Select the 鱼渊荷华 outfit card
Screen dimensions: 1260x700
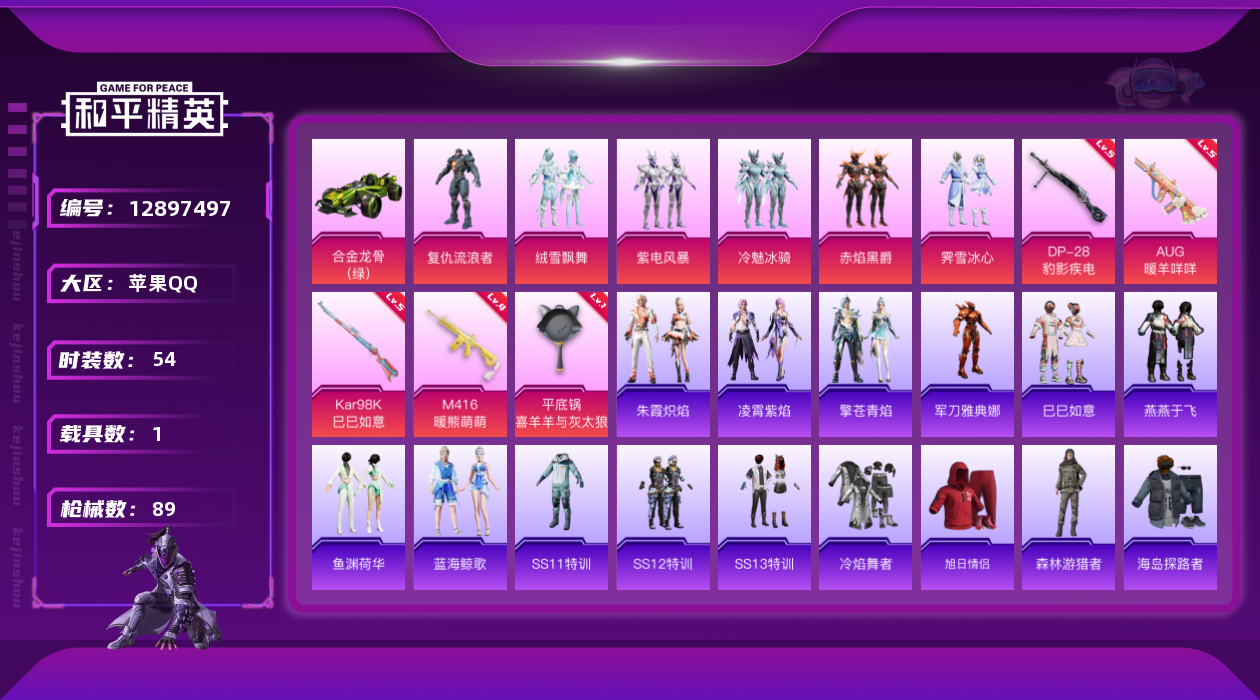358,517
